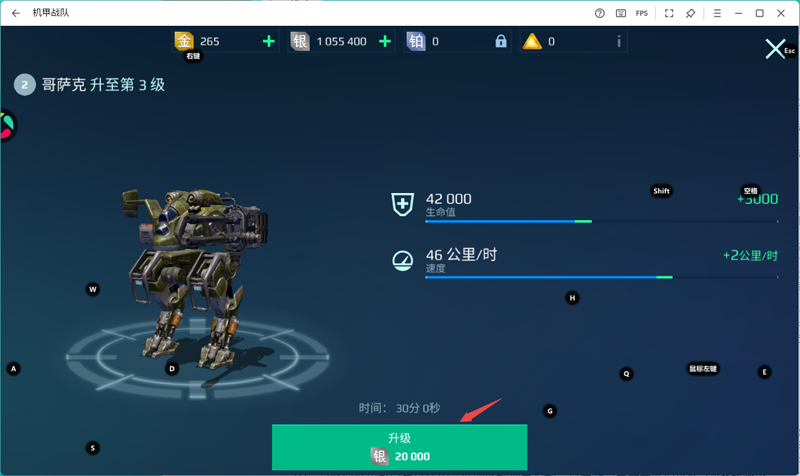Open the emulator keyboard mapping settings

coord(621,13)
